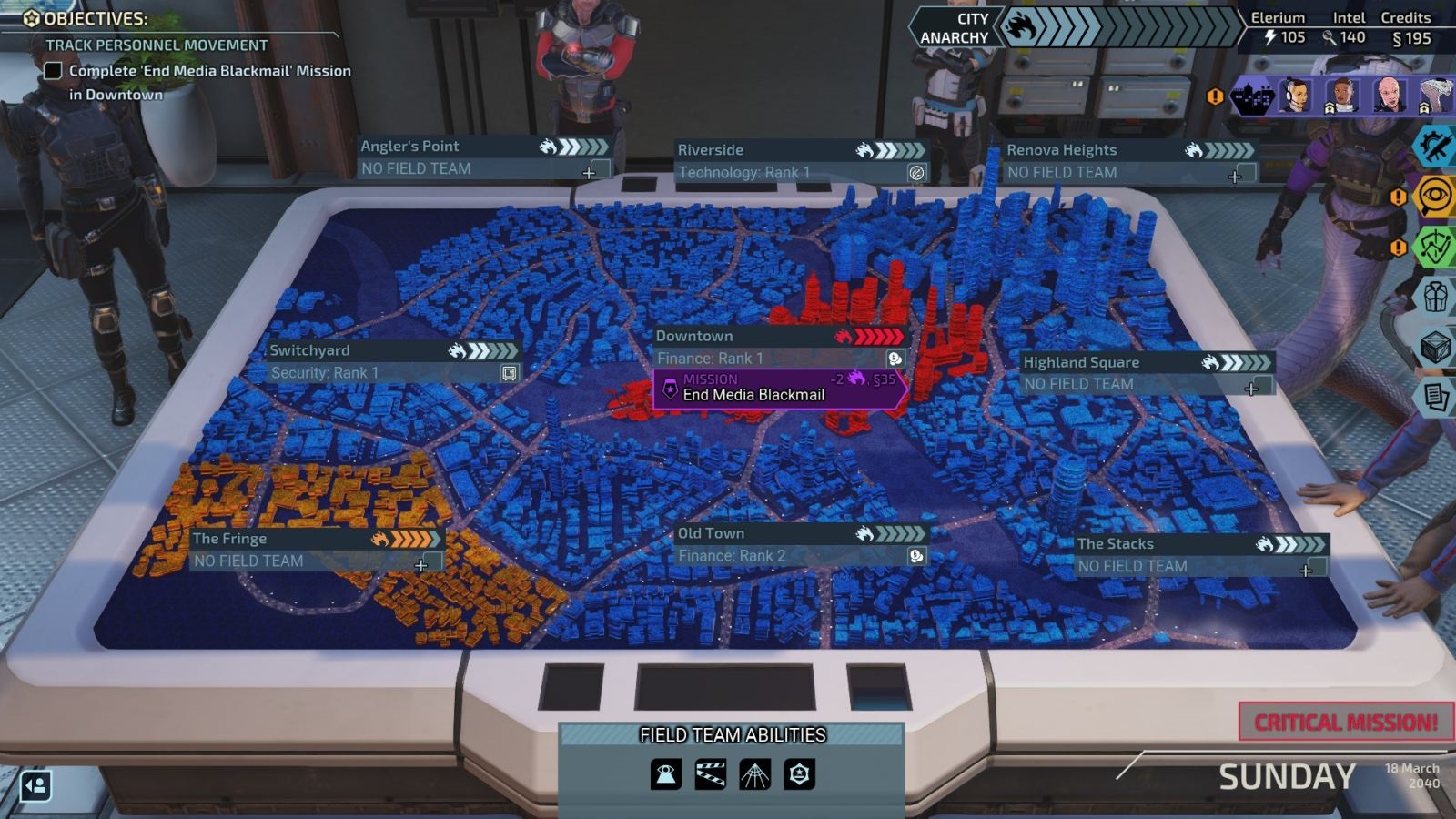Click the Critical Mission button
Image resolution: width=1456 pixels, height=819 pixels.
point(1346,723)
